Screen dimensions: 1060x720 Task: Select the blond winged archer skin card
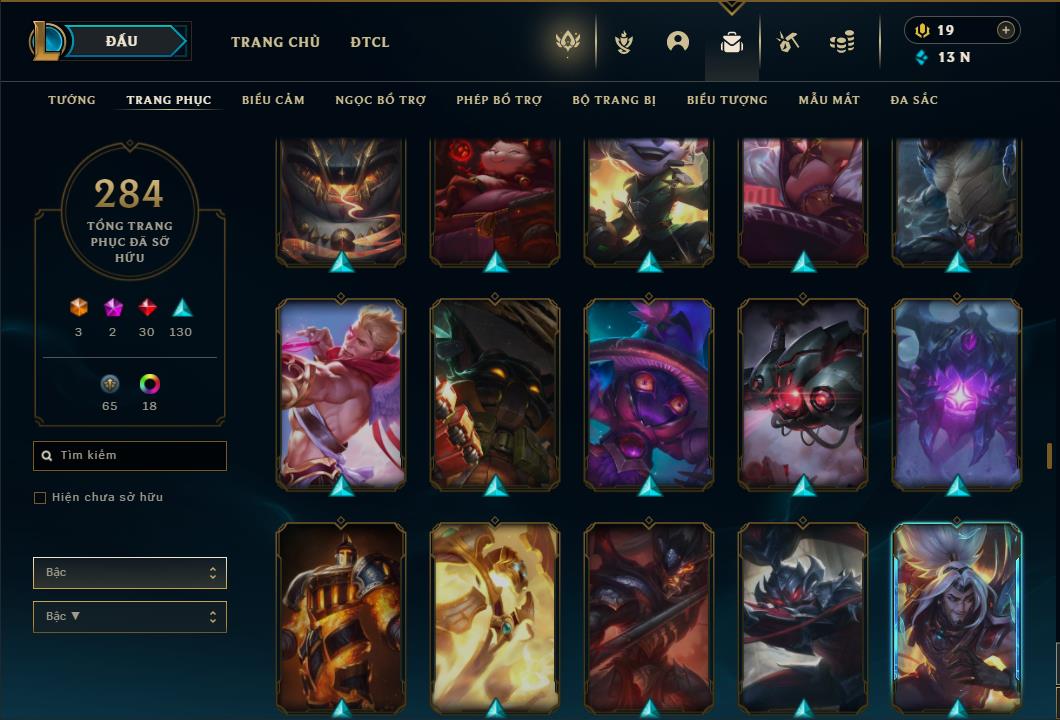[341, 392]
